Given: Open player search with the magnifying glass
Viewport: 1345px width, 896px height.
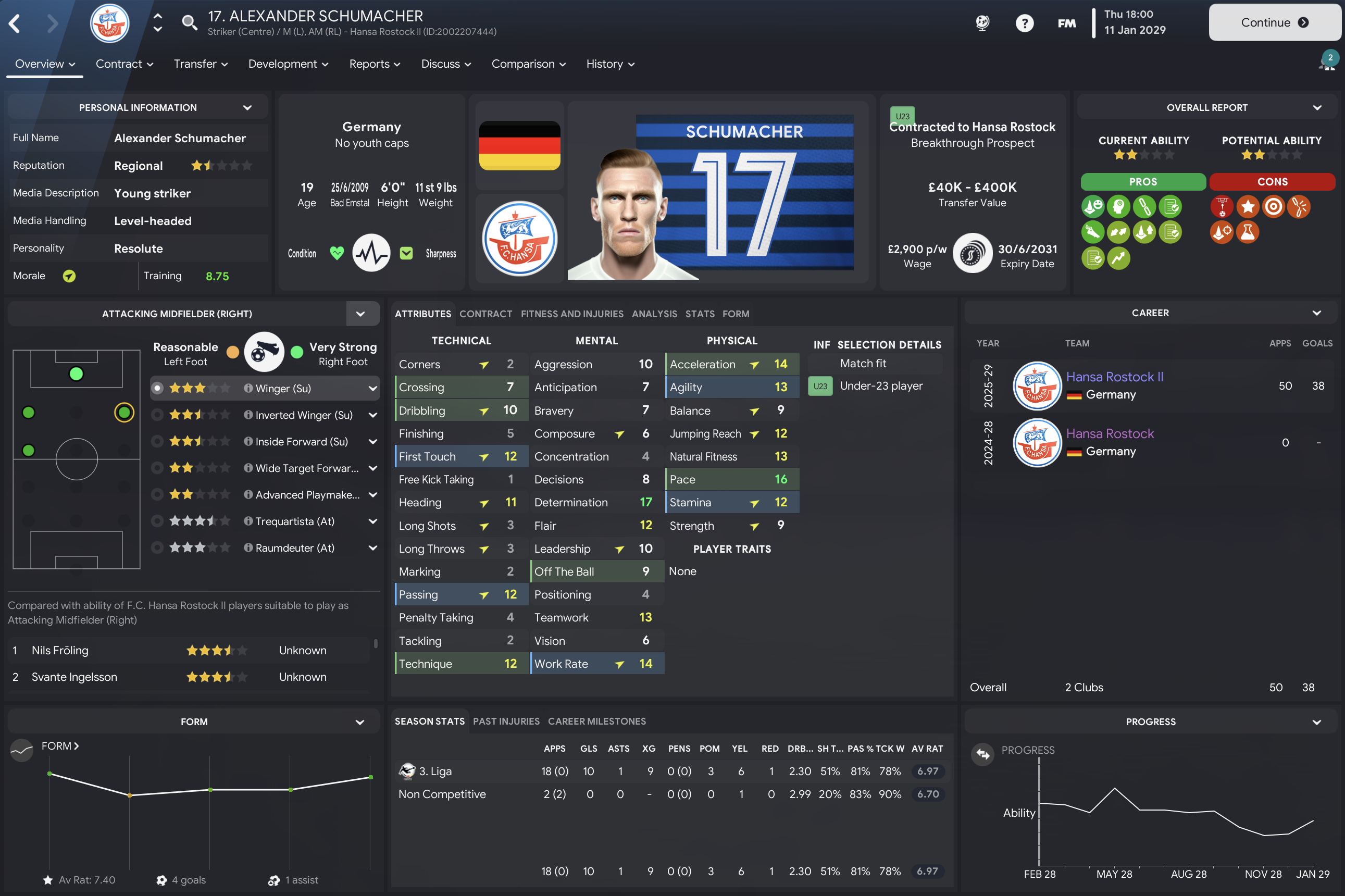Looking at the screenshot, I should click(189, 23).
